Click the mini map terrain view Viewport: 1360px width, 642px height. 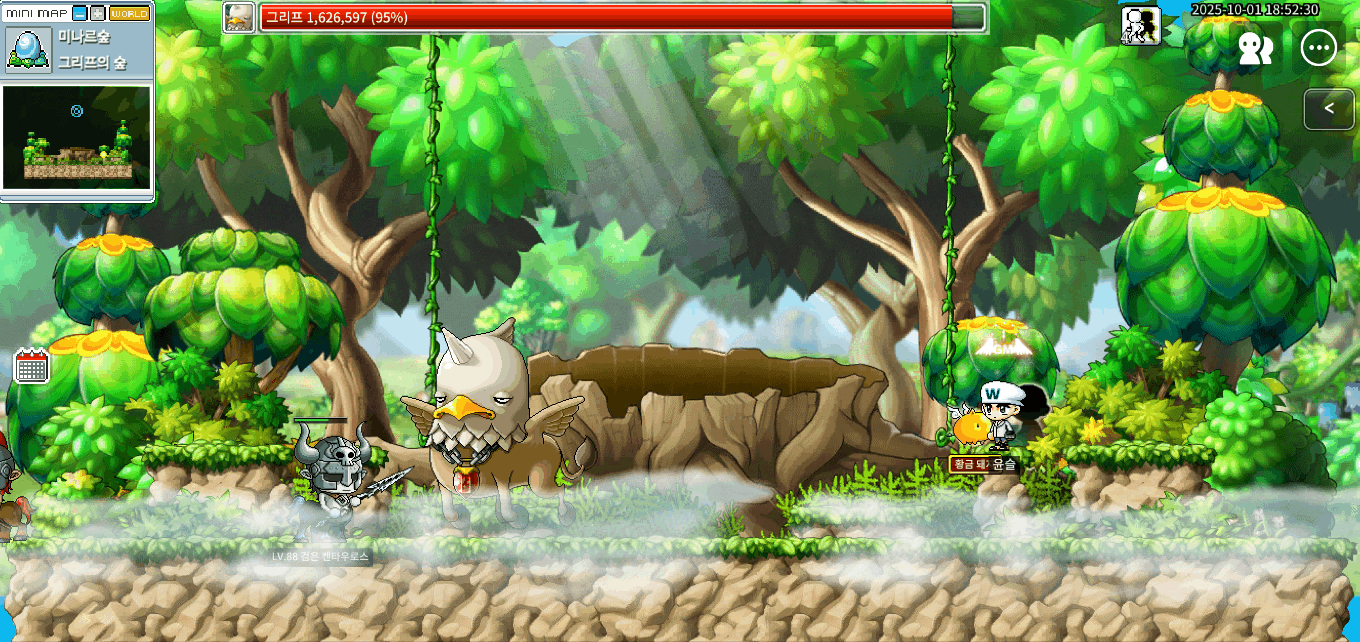[77, 138]
